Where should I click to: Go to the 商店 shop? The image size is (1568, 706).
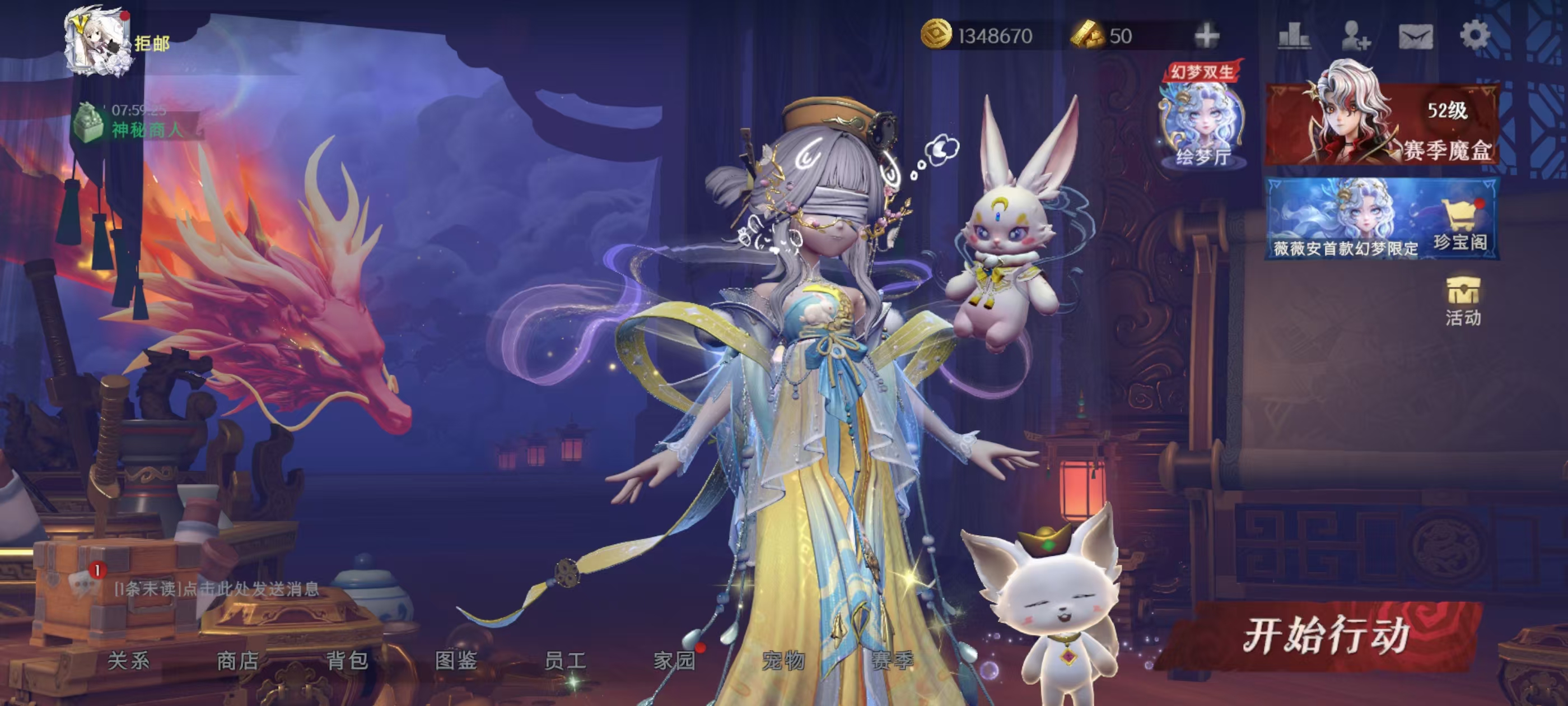click(237, 661)
